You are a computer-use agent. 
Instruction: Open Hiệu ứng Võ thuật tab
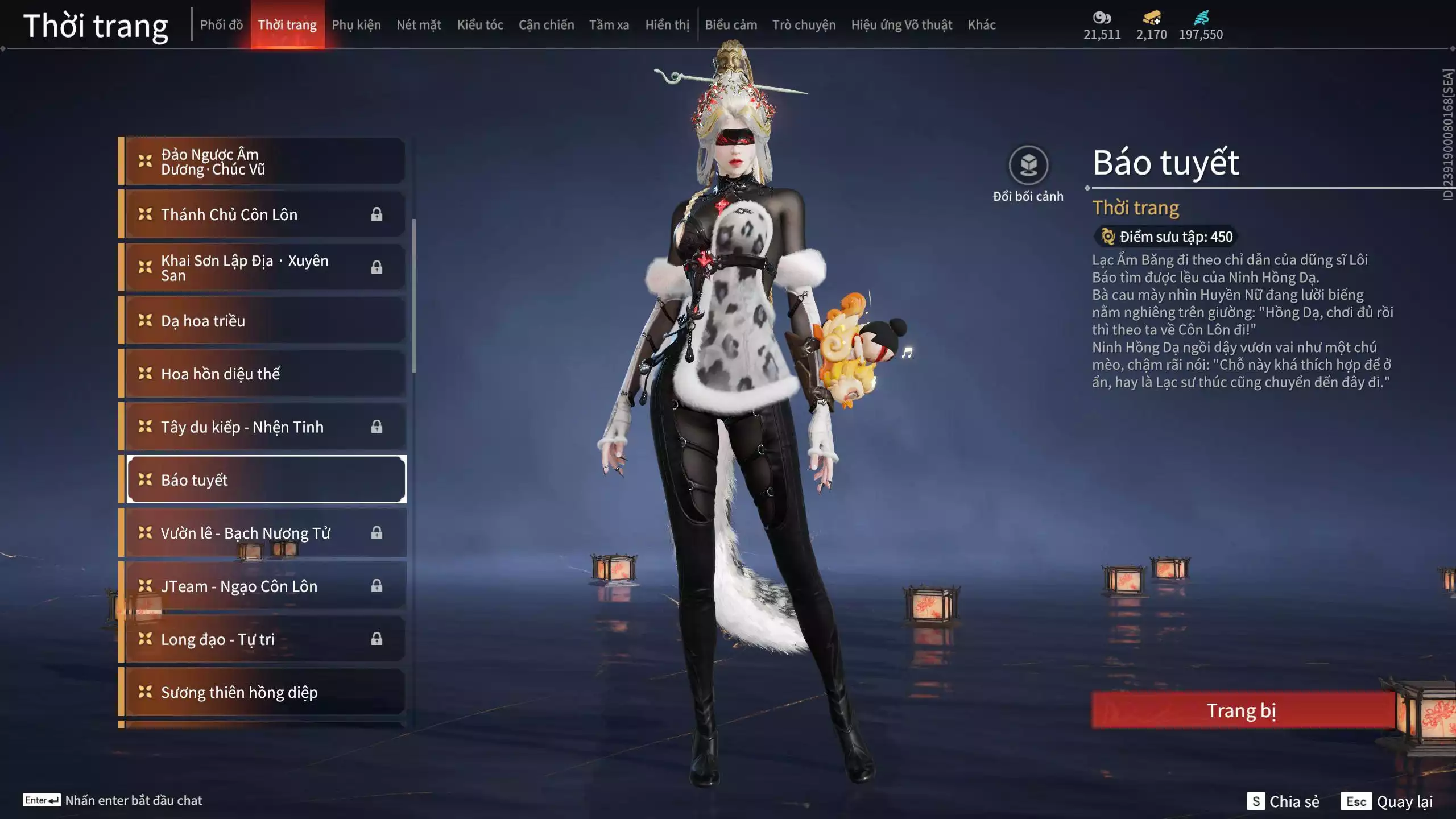click(901, 25)
